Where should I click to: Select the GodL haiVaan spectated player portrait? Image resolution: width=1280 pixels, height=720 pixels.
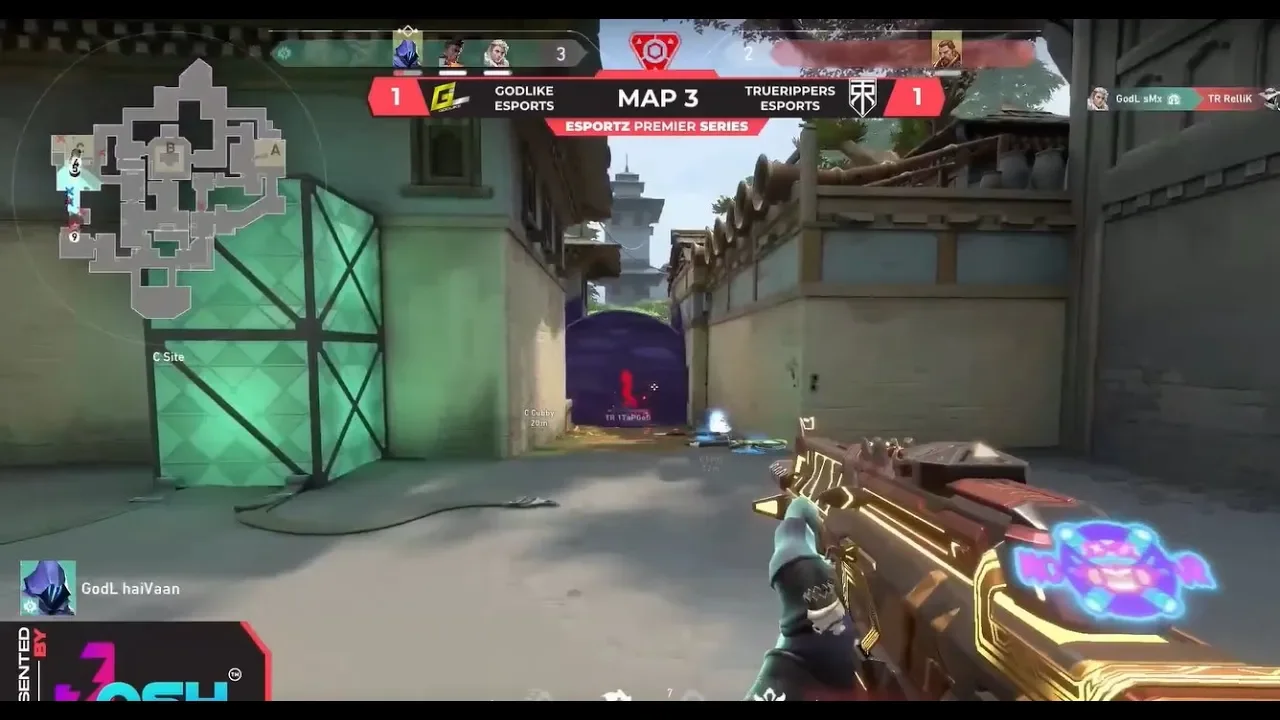(x=47, y=588)
